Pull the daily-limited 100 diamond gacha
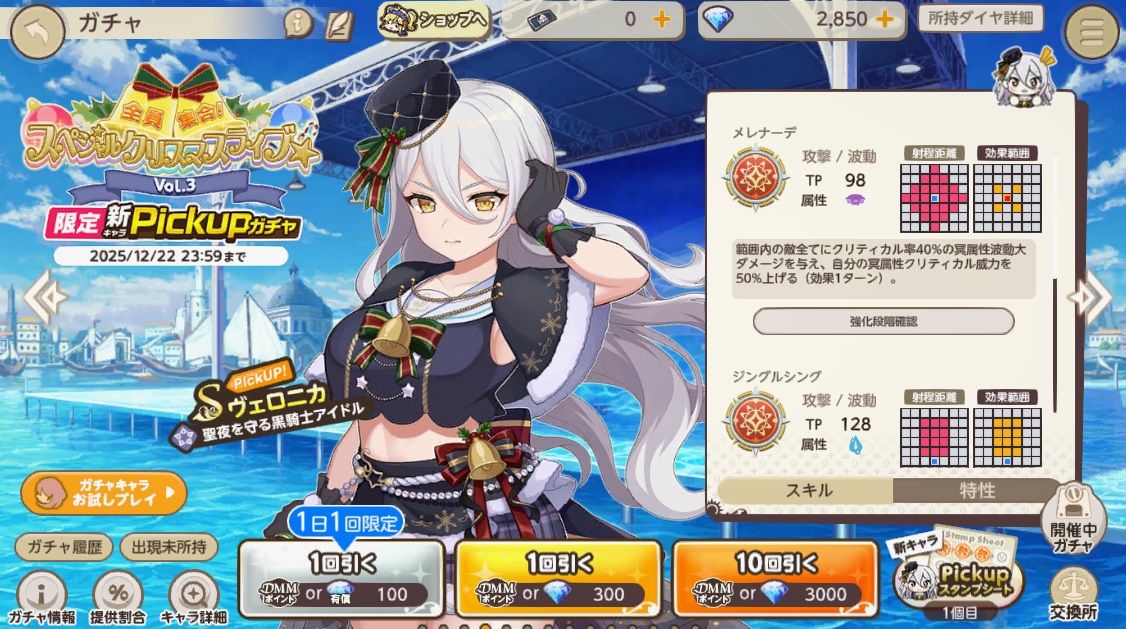Viewport: 1126px width, 629px height. point(341,578)
